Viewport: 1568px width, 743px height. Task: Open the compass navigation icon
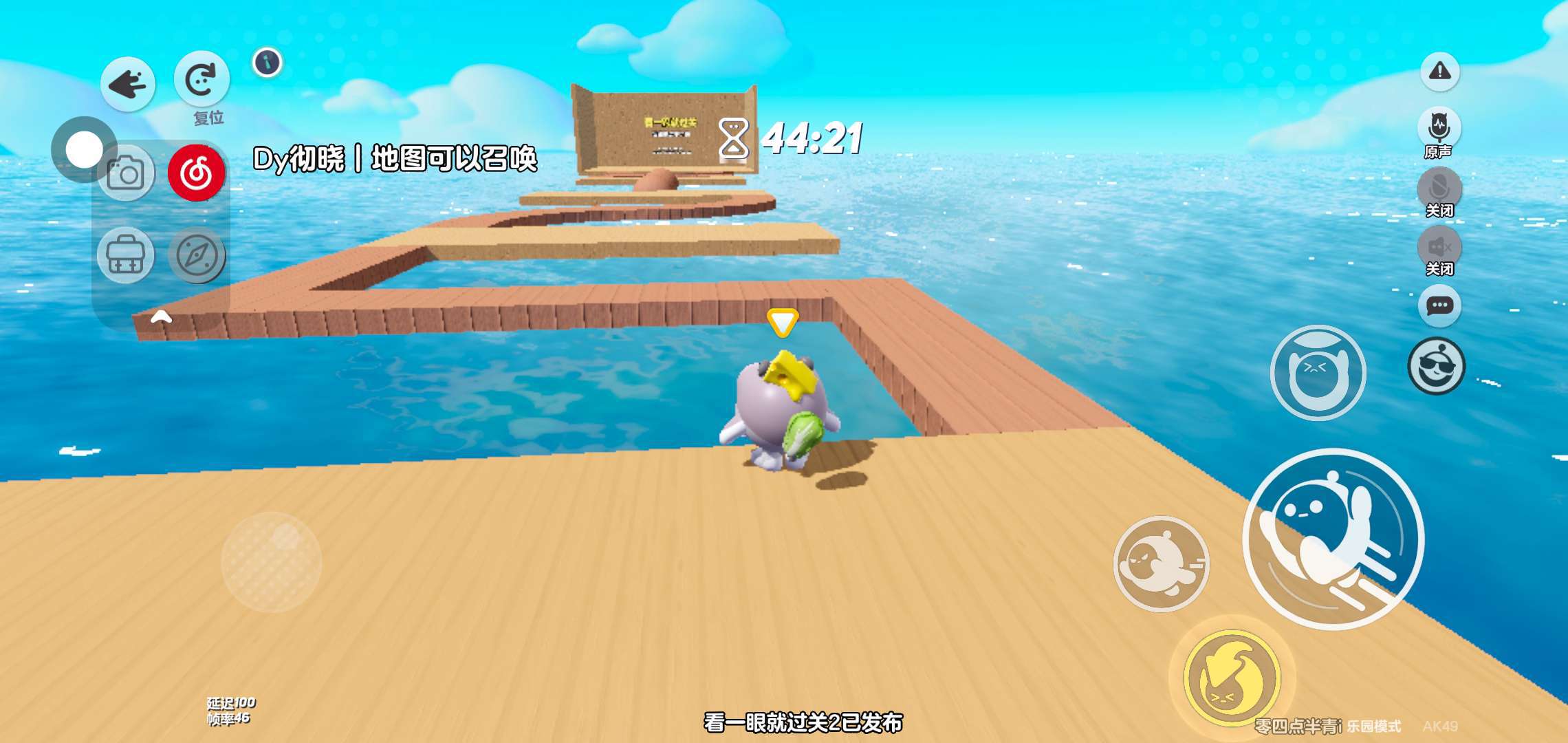197,255
